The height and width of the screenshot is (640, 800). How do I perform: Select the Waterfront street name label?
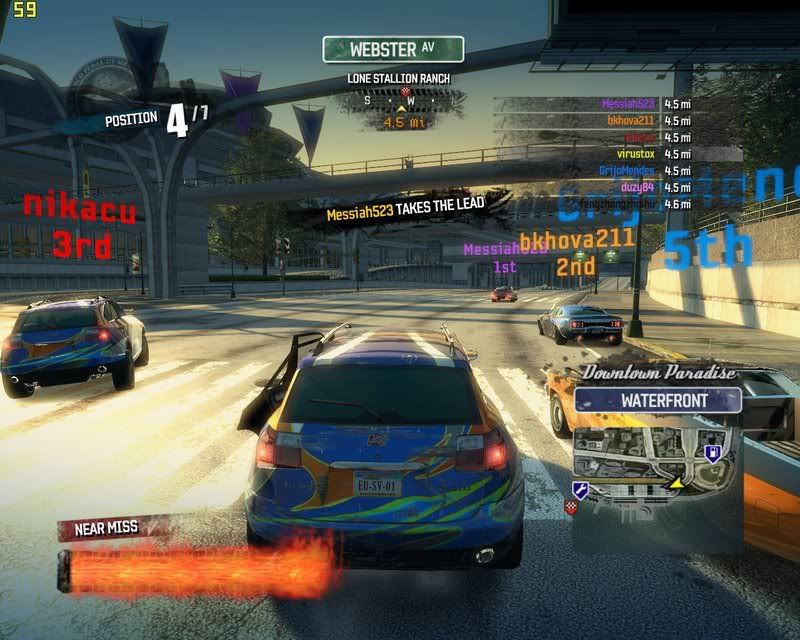(x=658, y=401)
